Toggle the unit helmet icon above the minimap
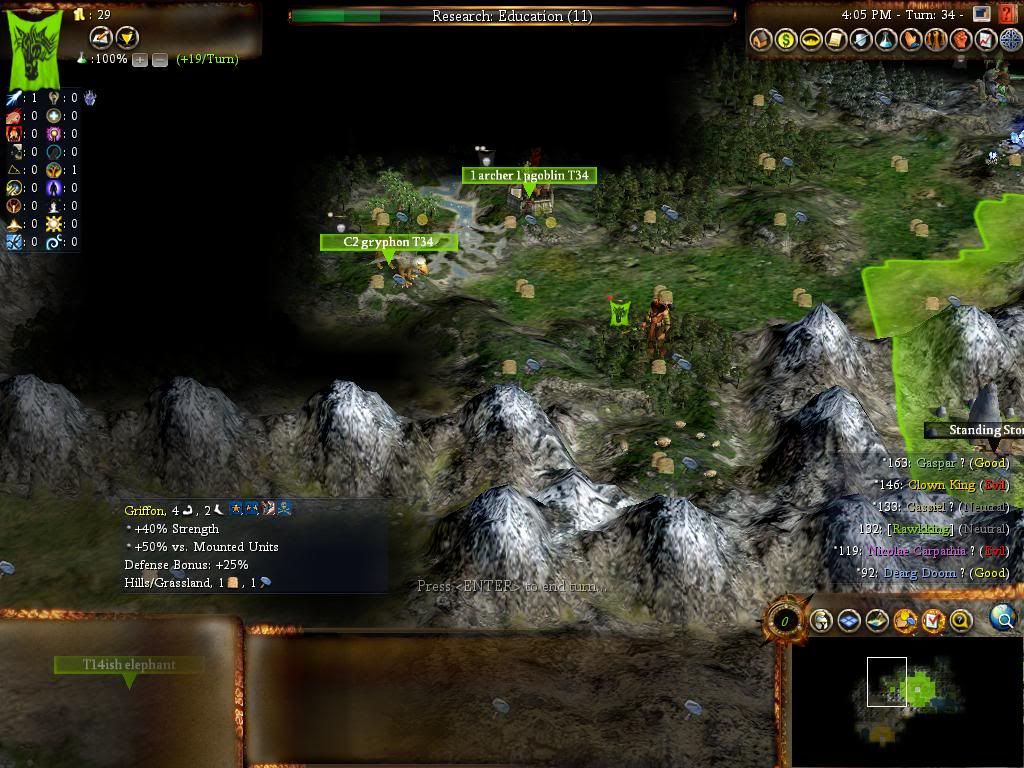This screenshot has width=1024, height=768. 821,621
